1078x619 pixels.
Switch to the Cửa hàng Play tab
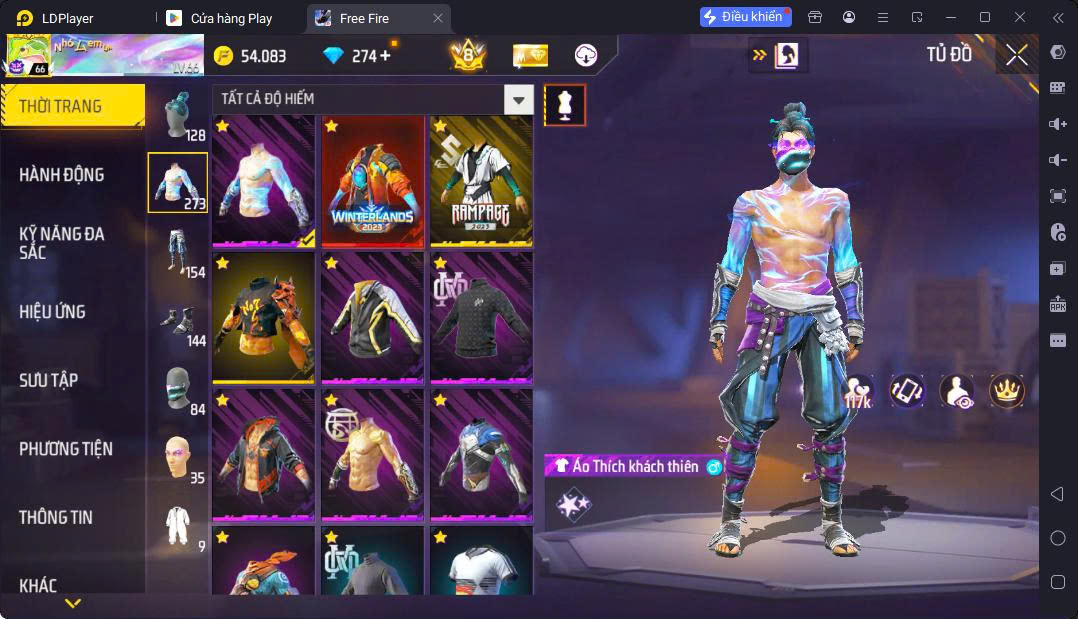click(x=231, y=18)
